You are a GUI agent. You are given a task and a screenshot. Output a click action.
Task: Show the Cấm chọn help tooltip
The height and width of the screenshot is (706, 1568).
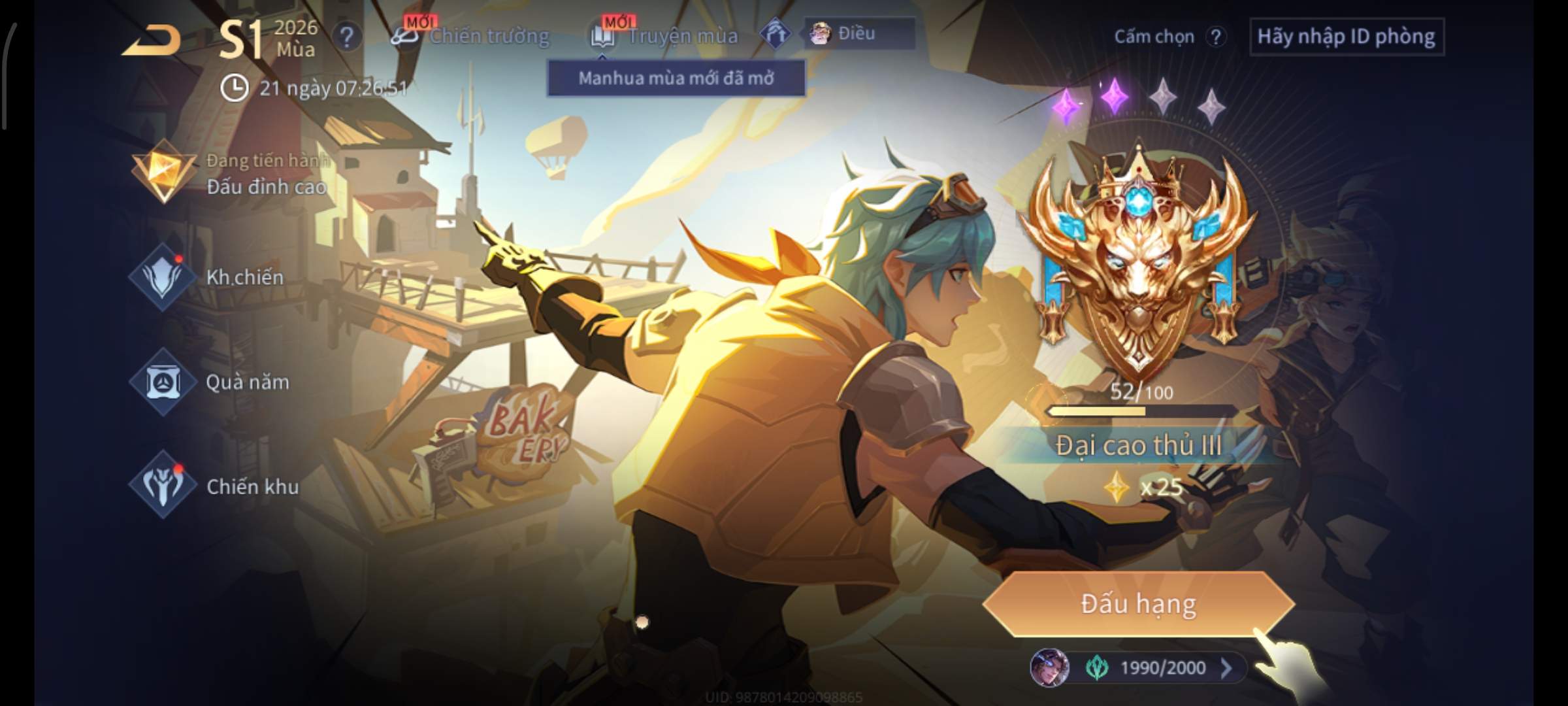tap(1215, 37)
